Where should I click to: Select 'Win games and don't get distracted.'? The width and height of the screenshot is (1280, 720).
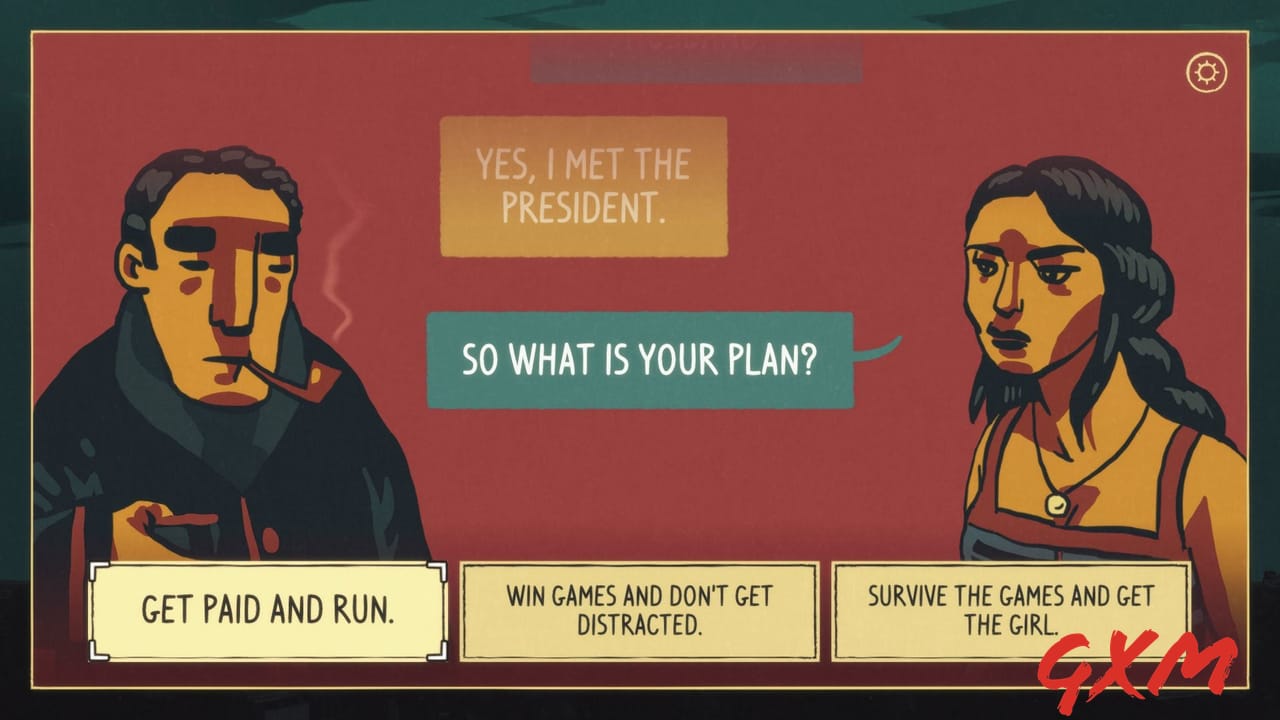(x=638, y=611)
